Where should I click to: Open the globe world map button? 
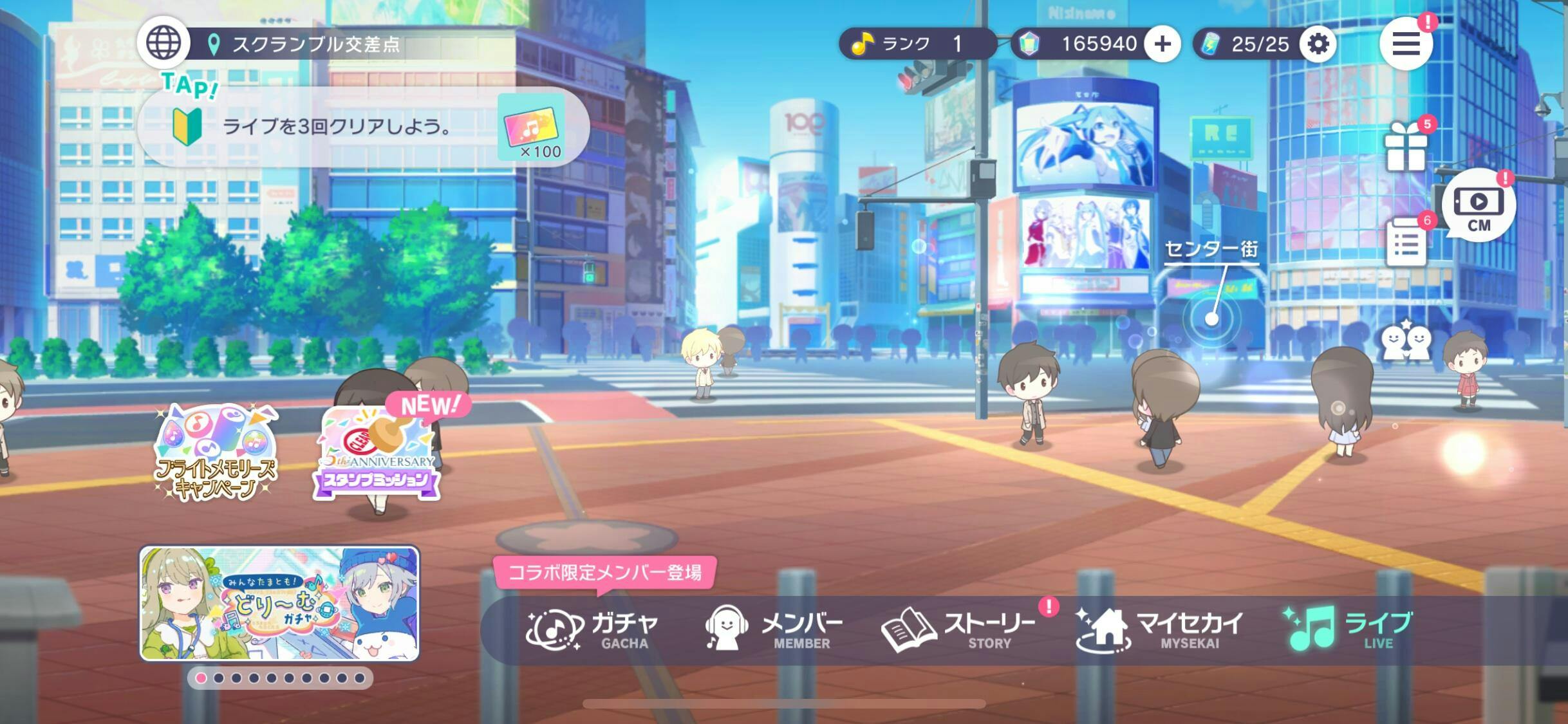click(x=163, y=42)
